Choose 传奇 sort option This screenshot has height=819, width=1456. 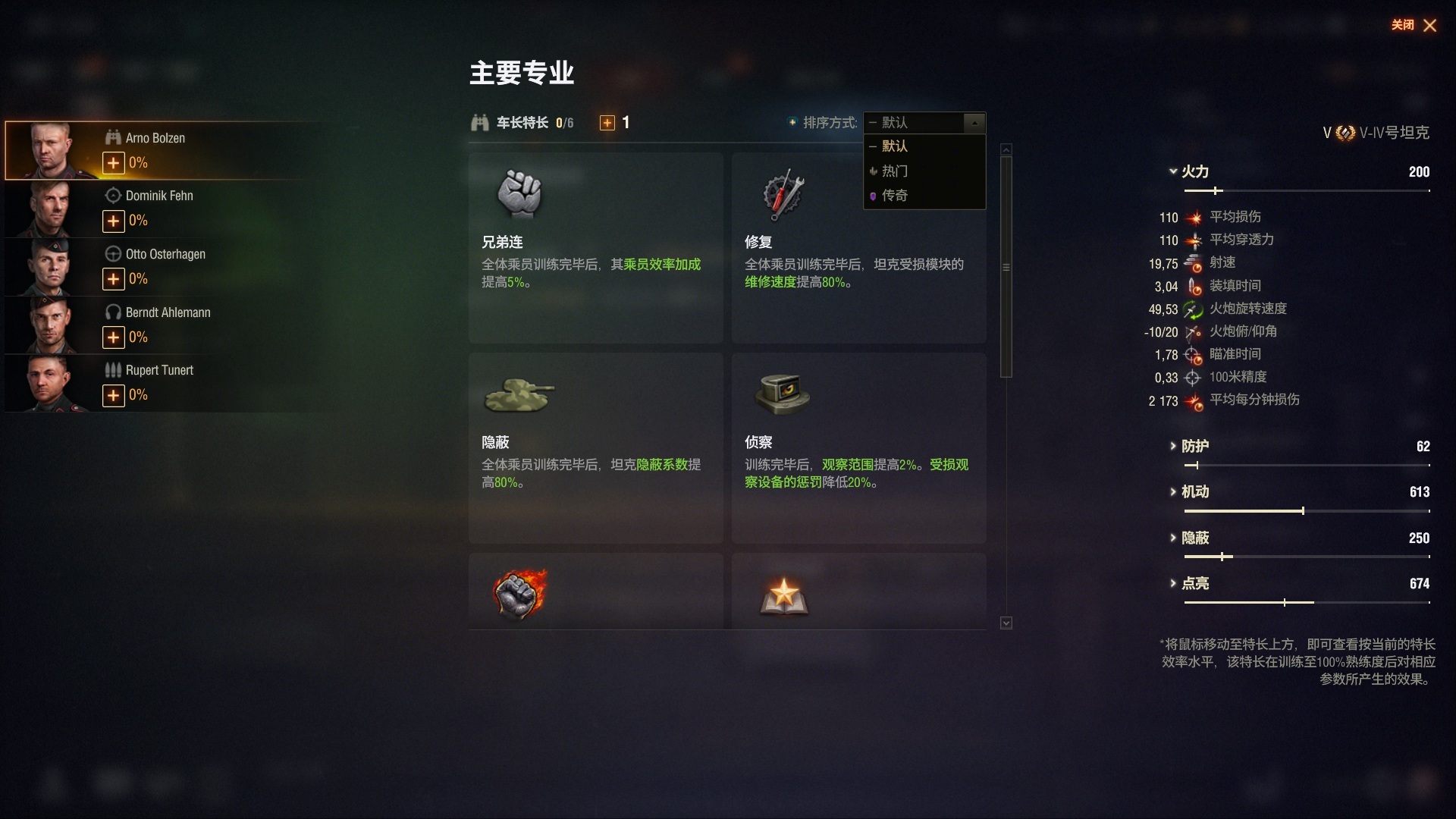(x=895, y=196)
